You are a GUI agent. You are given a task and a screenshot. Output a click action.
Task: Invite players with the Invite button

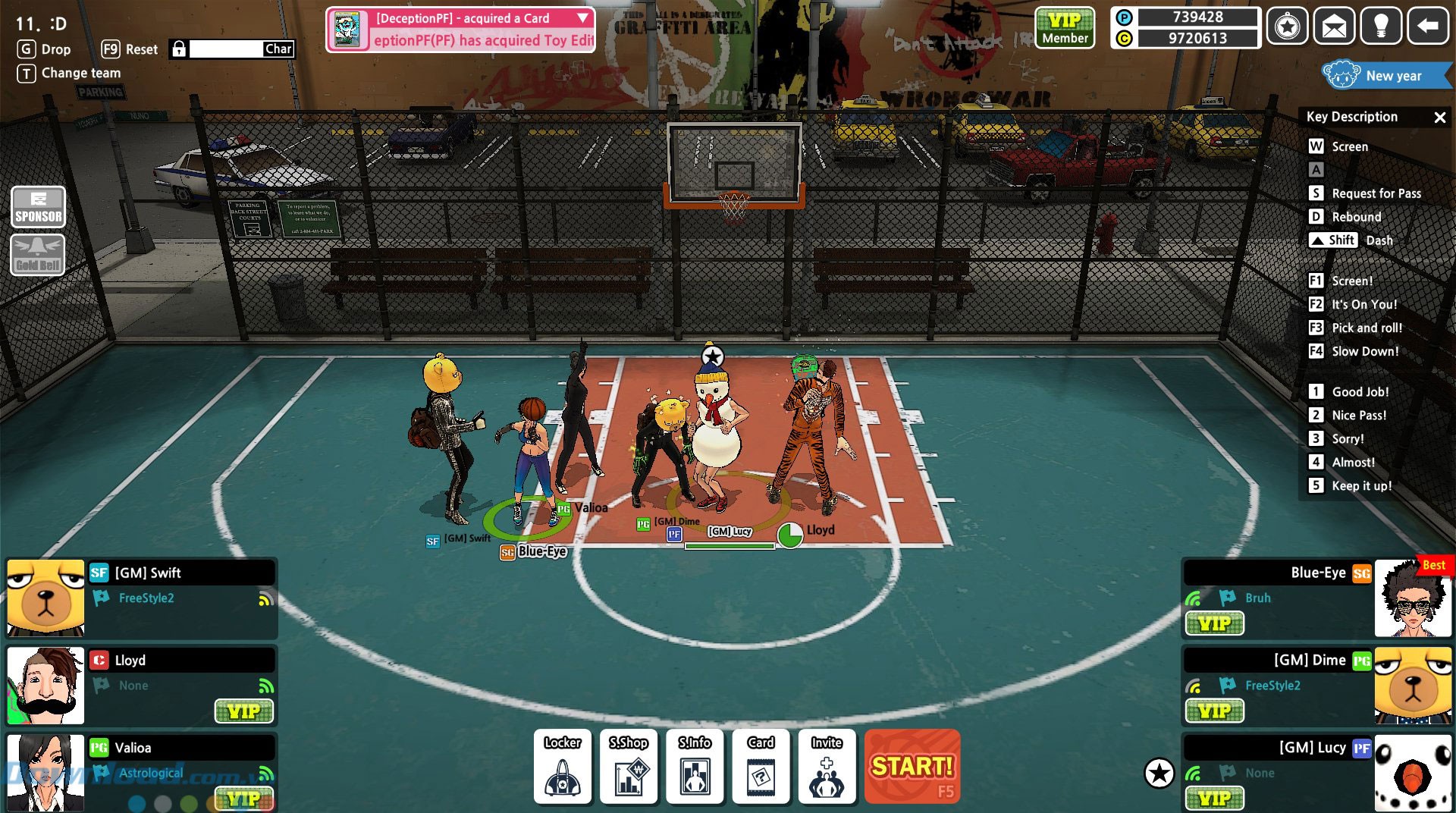pyautogui.click(x=827, y=766)
